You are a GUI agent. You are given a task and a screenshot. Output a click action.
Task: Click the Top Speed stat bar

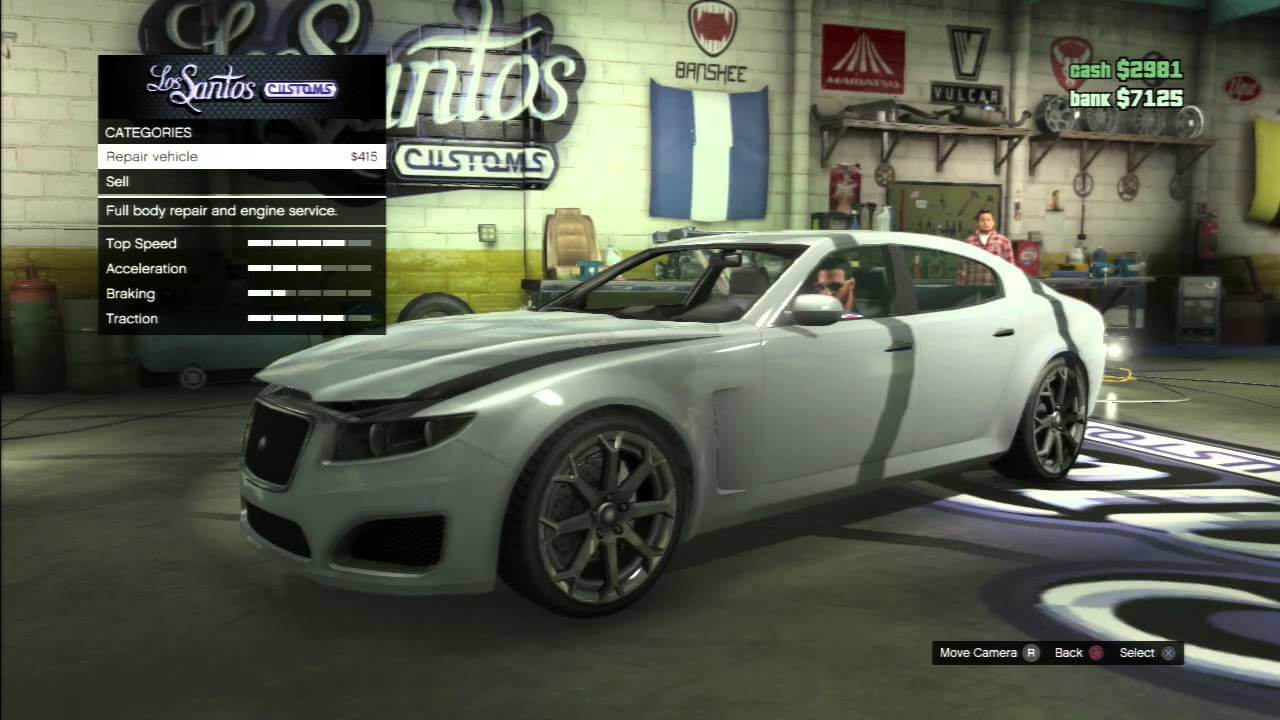coord(308,243)
